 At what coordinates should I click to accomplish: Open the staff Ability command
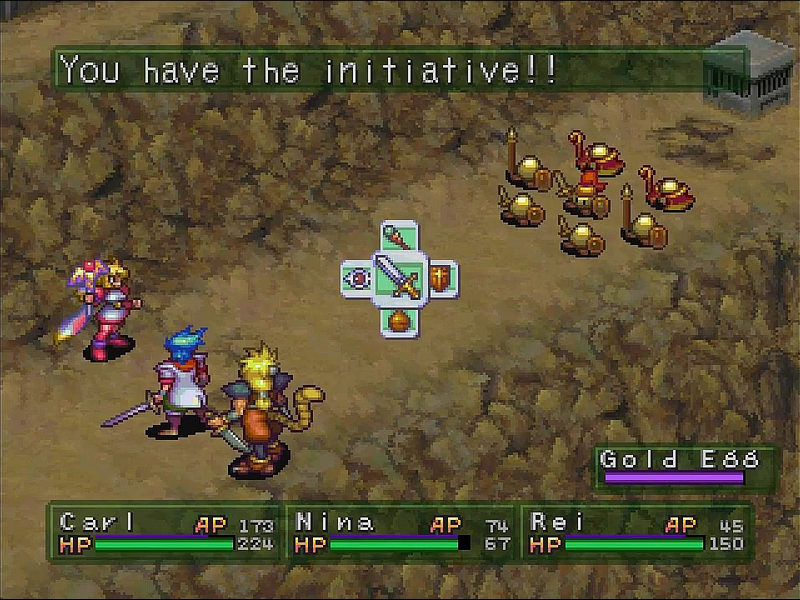[x=398, y=239]
